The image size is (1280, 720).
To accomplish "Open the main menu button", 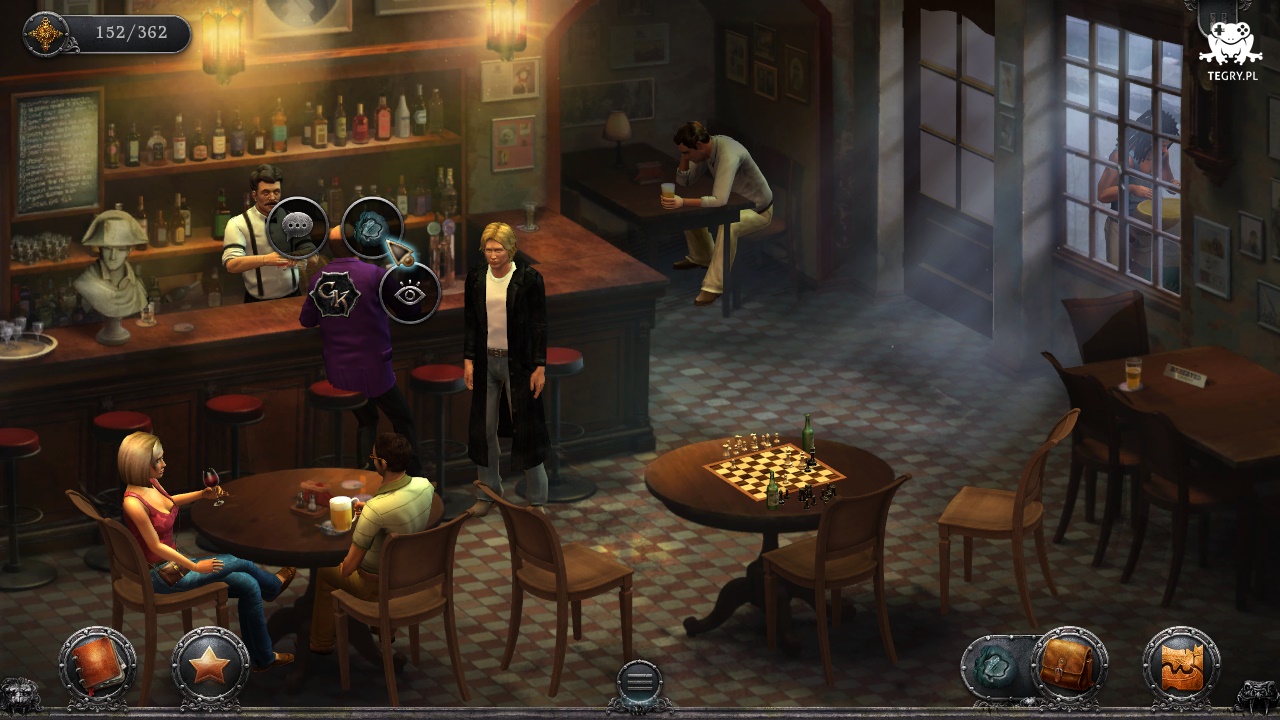I will [639, 682].
